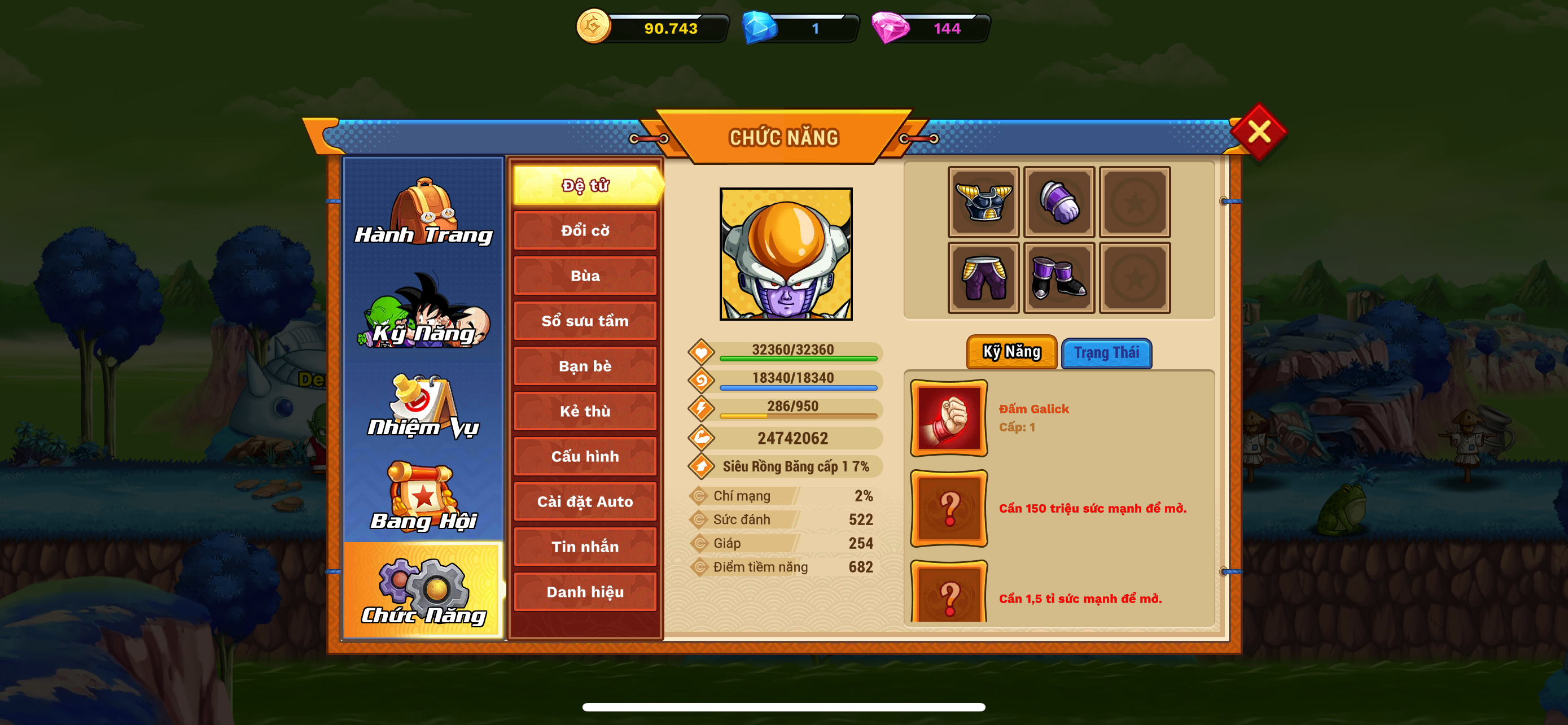Open the Đổi cờ option

pos(585,231)
